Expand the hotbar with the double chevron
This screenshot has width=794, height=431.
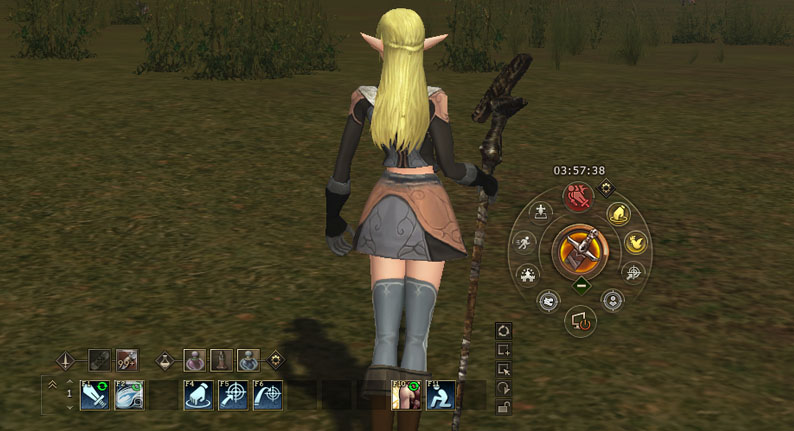52,384
